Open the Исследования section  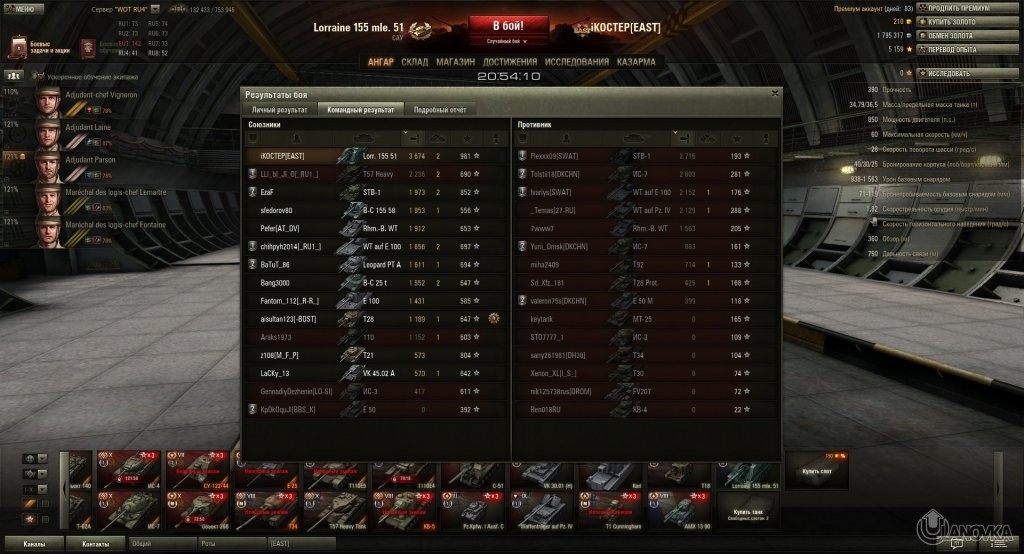(x=576, y=62)
